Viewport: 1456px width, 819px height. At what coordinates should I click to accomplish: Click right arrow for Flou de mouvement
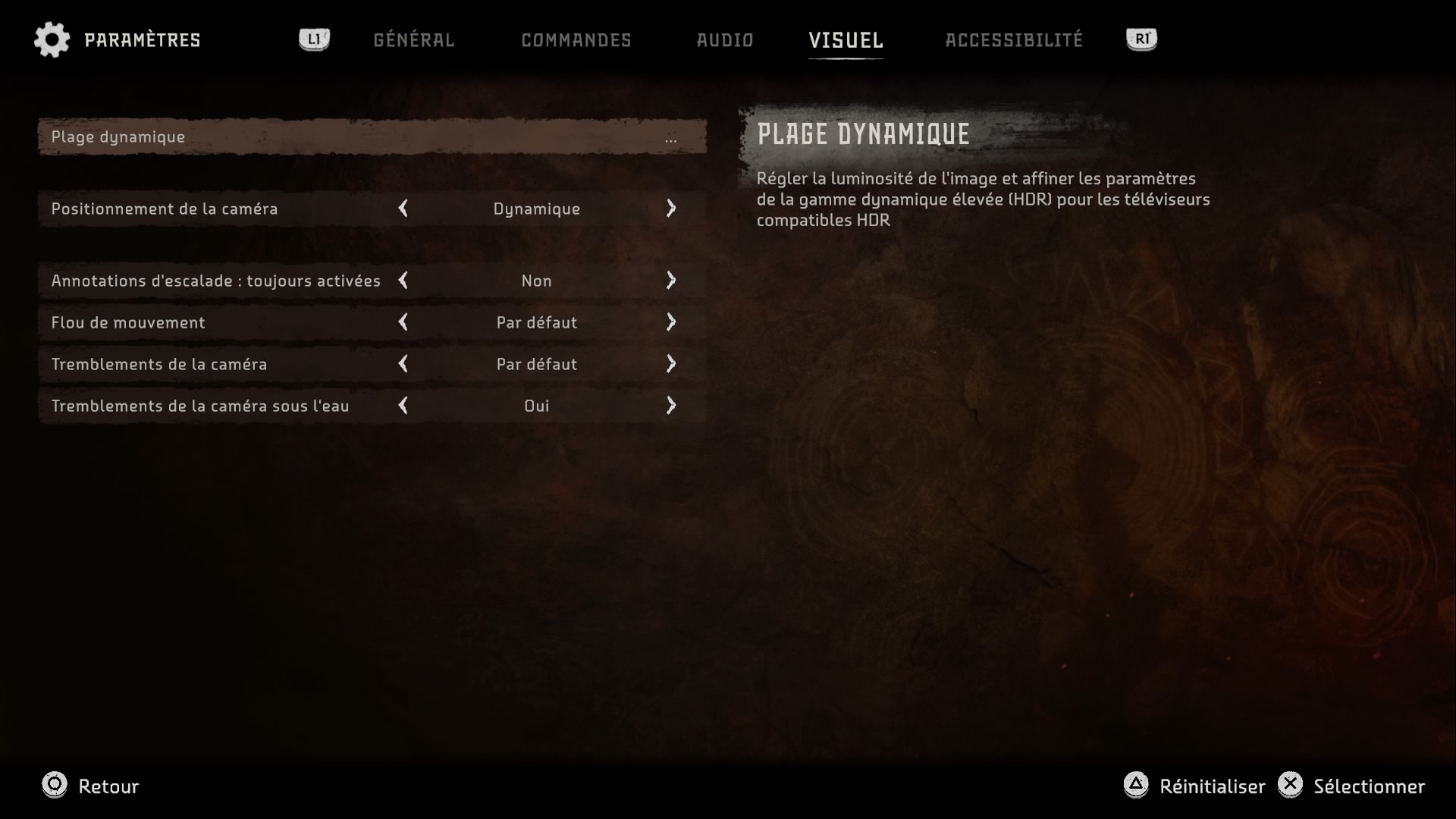click(x=671, y=322)
